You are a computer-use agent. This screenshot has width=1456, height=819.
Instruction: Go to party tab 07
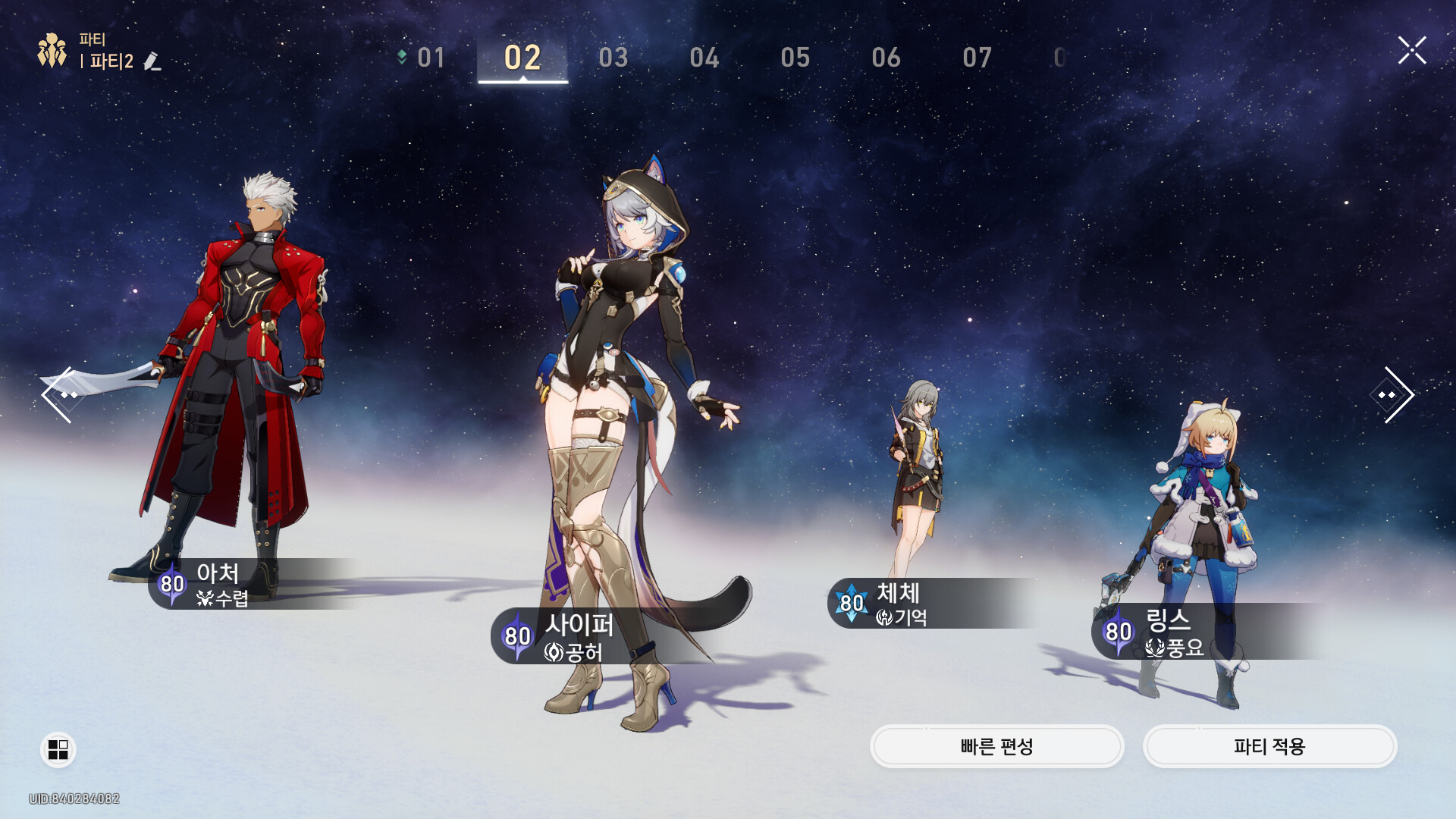pyautogui.click(x=977, y=58)
